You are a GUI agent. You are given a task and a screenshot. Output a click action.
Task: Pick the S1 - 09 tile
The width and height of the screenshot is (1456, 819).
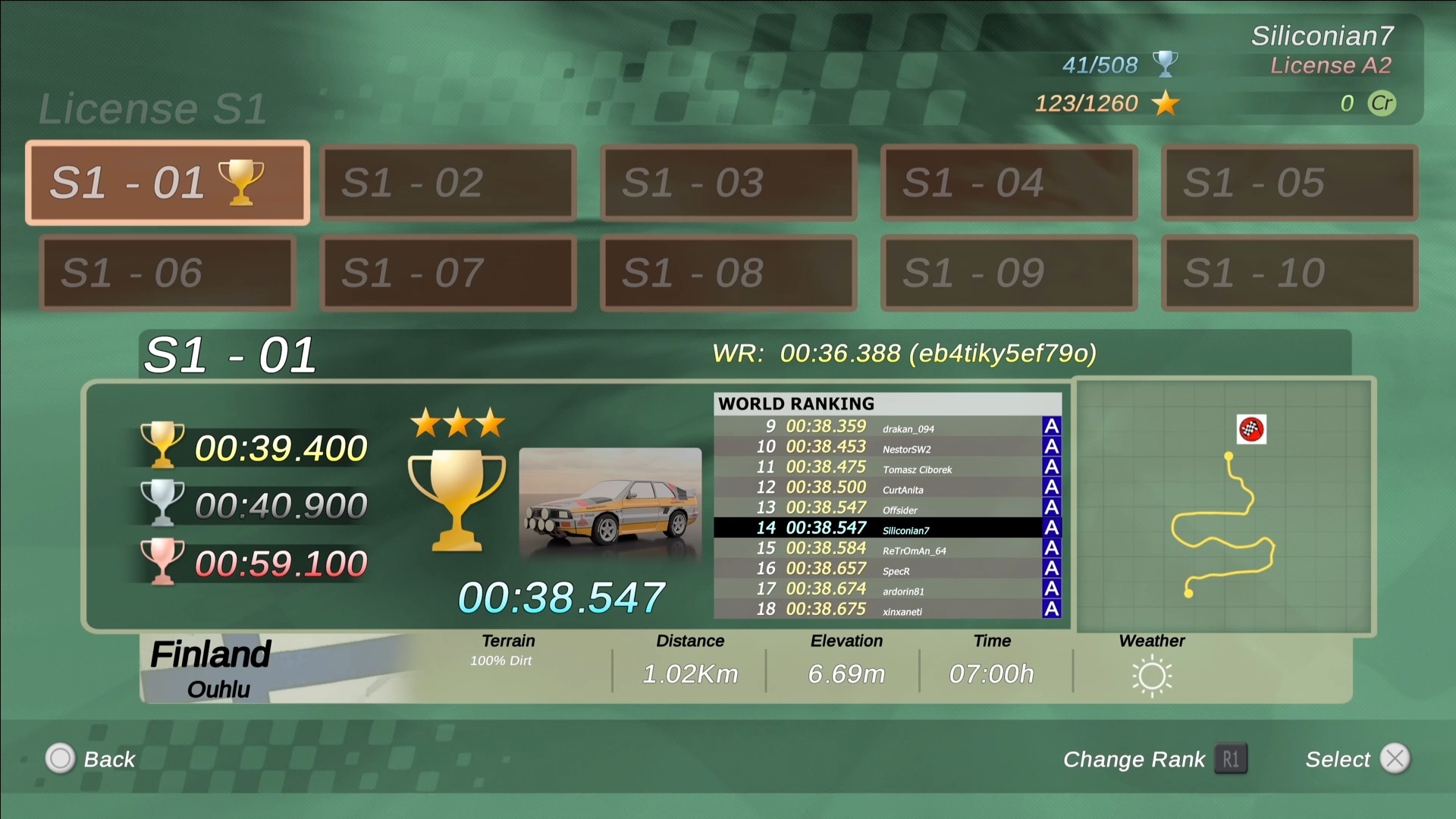[1009, 273]
